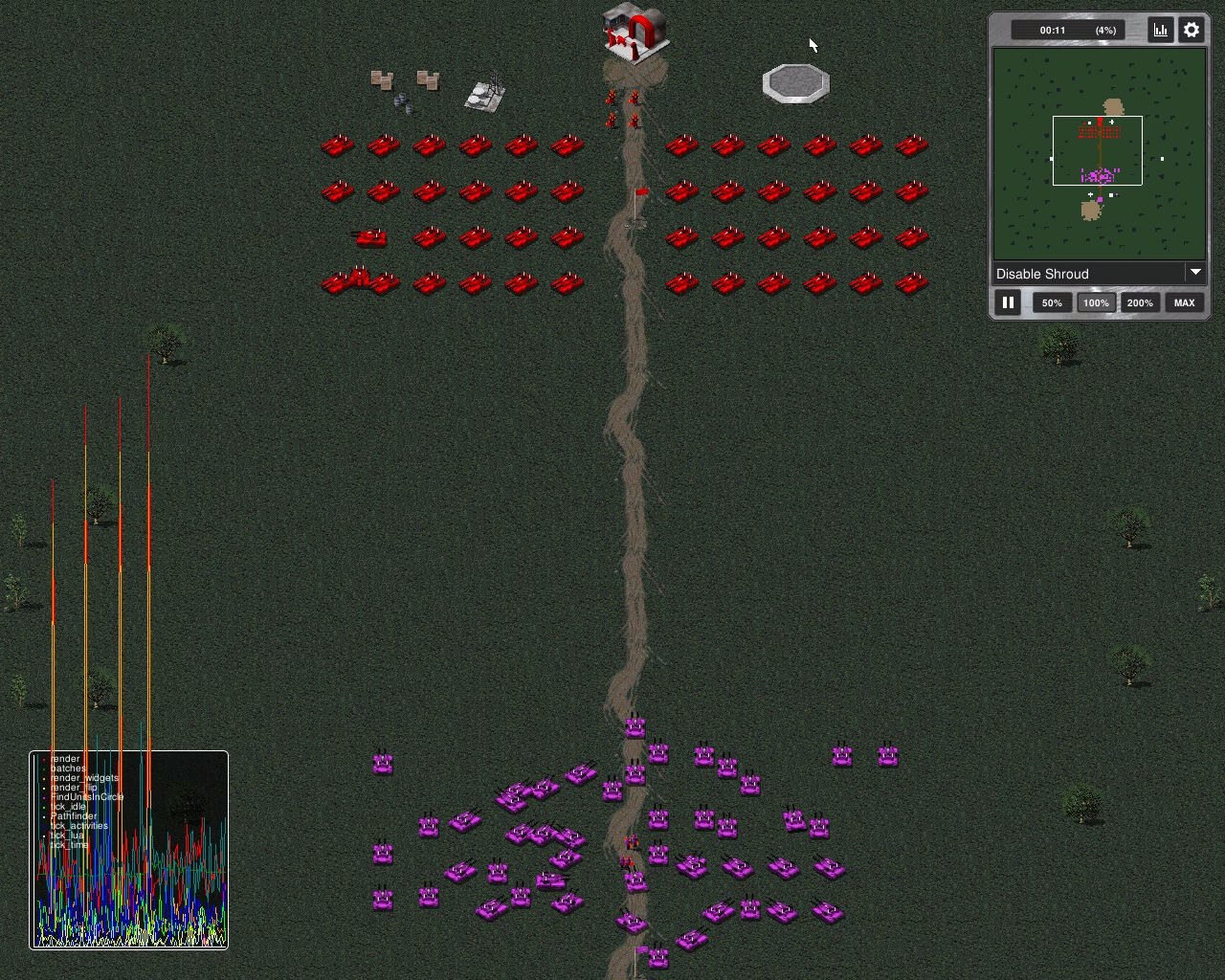
Task: Set replay speed to 50%
Action: 1052,302
